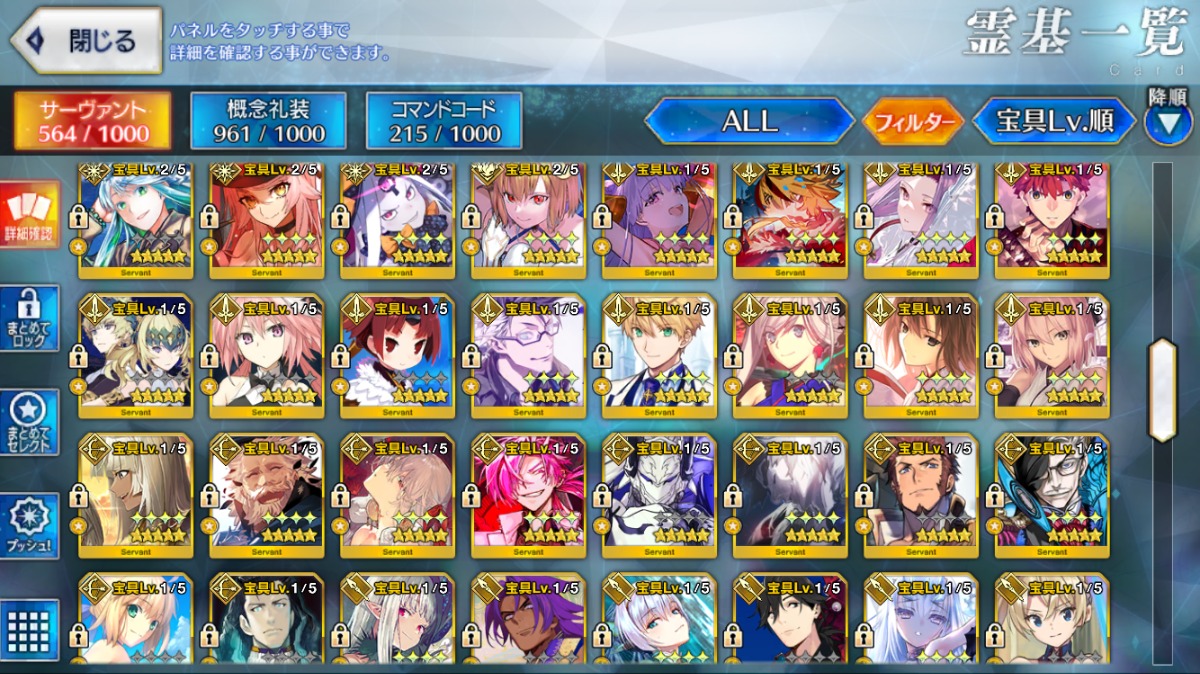1200x674 pixels.
Task: Show the コマンドコード tab
Action: pos(445,122)
